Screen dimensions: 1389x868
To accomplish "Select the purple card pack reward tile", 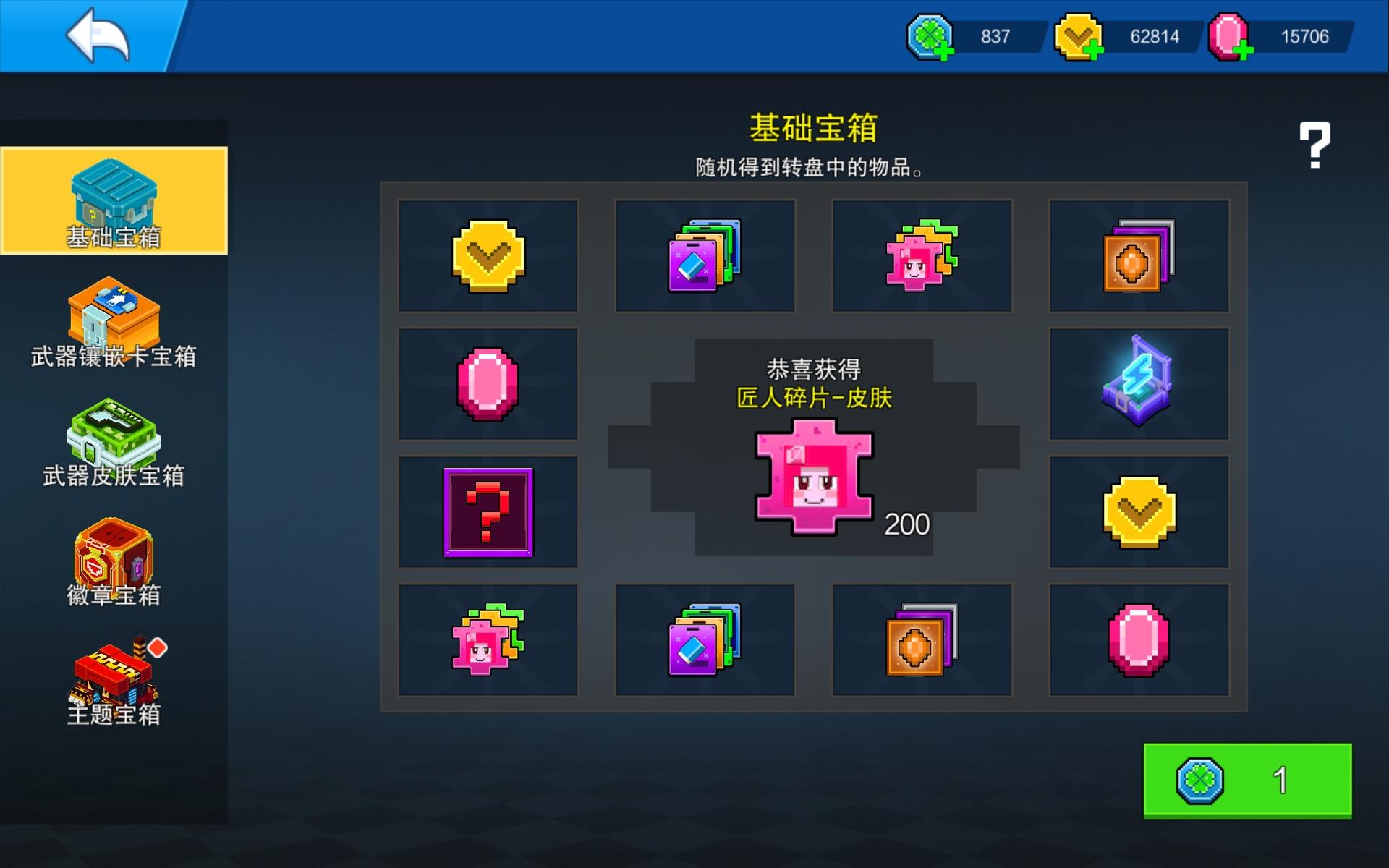I will coord(705,255).
